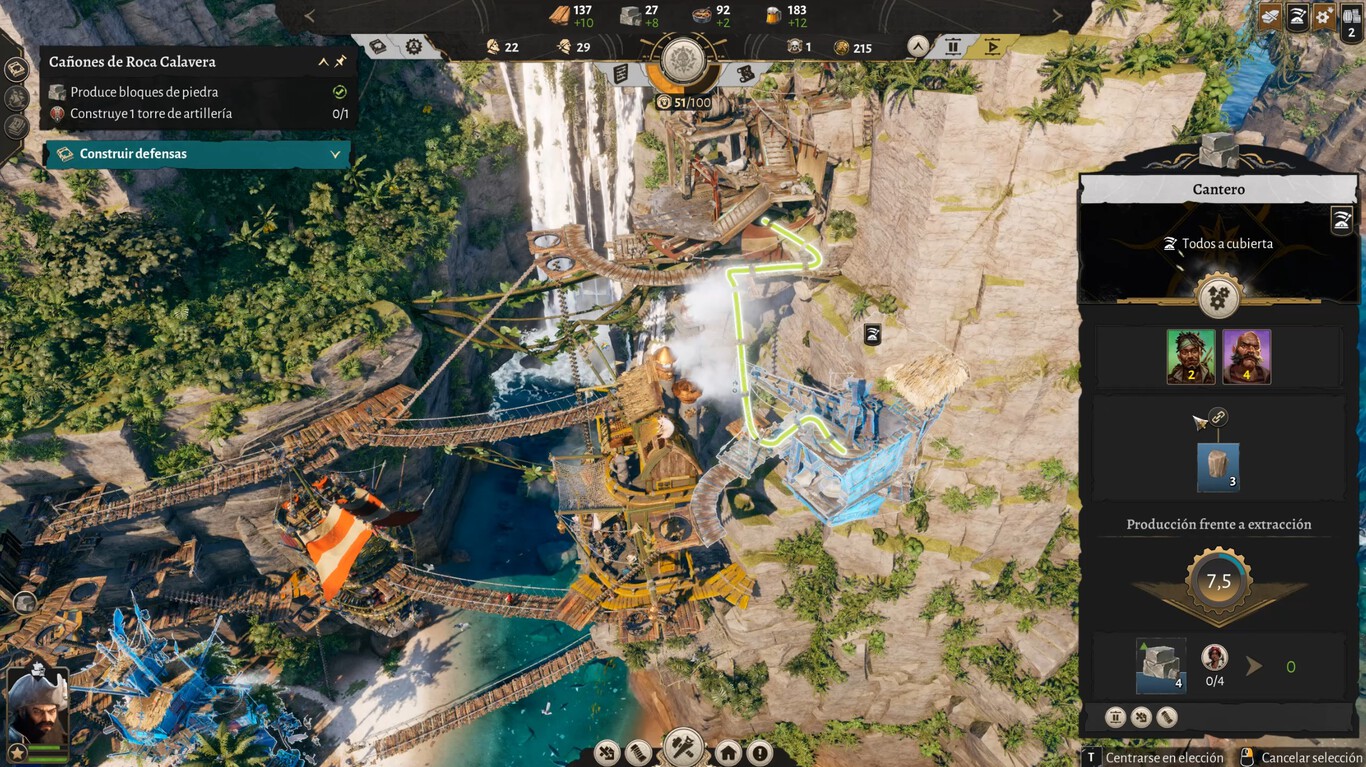1366x767 pixels.
Task: Click the stone blocks output slot
Action: (x=1161, y=666)
